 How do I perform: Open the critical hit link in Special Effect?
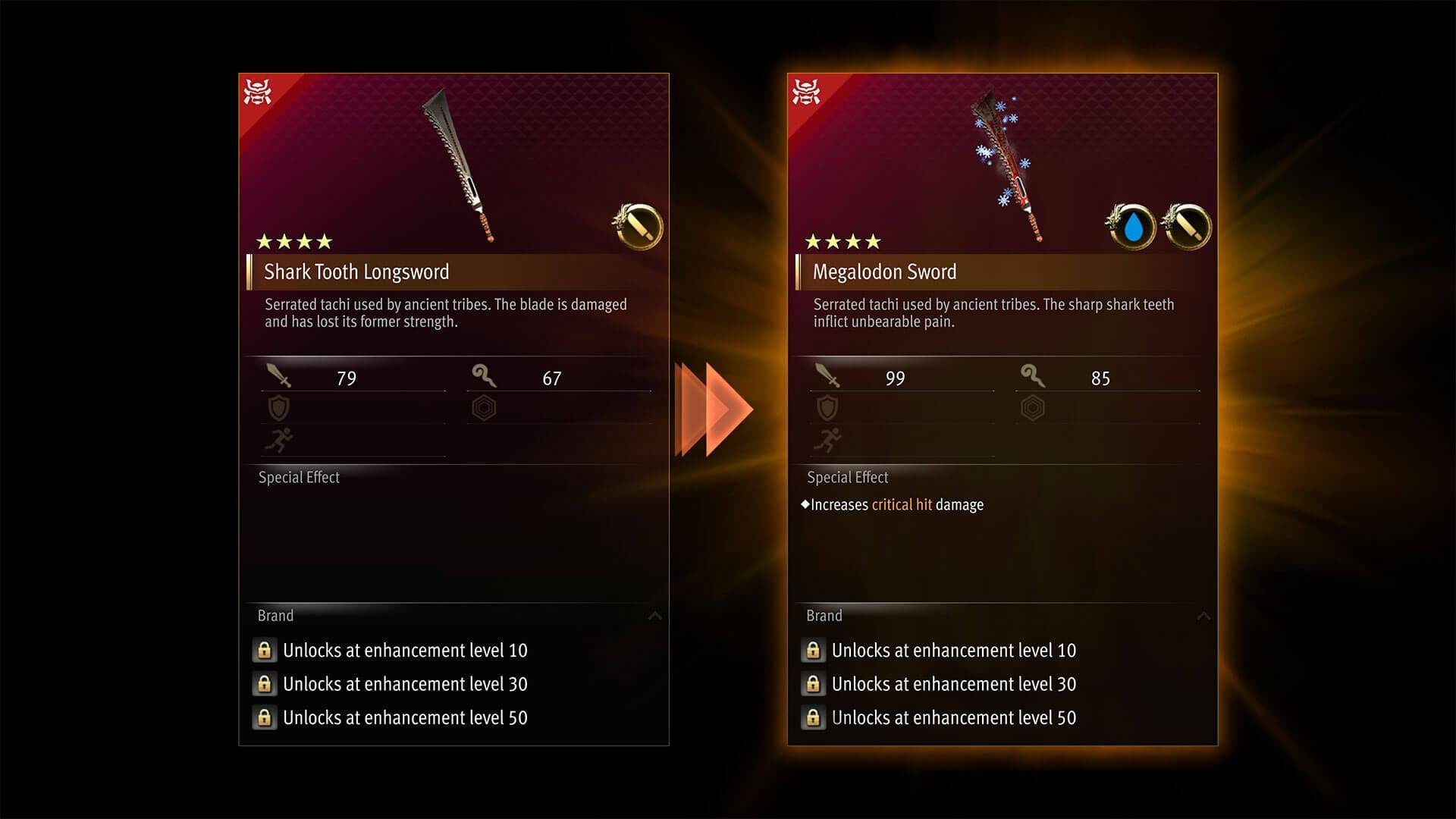[902, 504]
